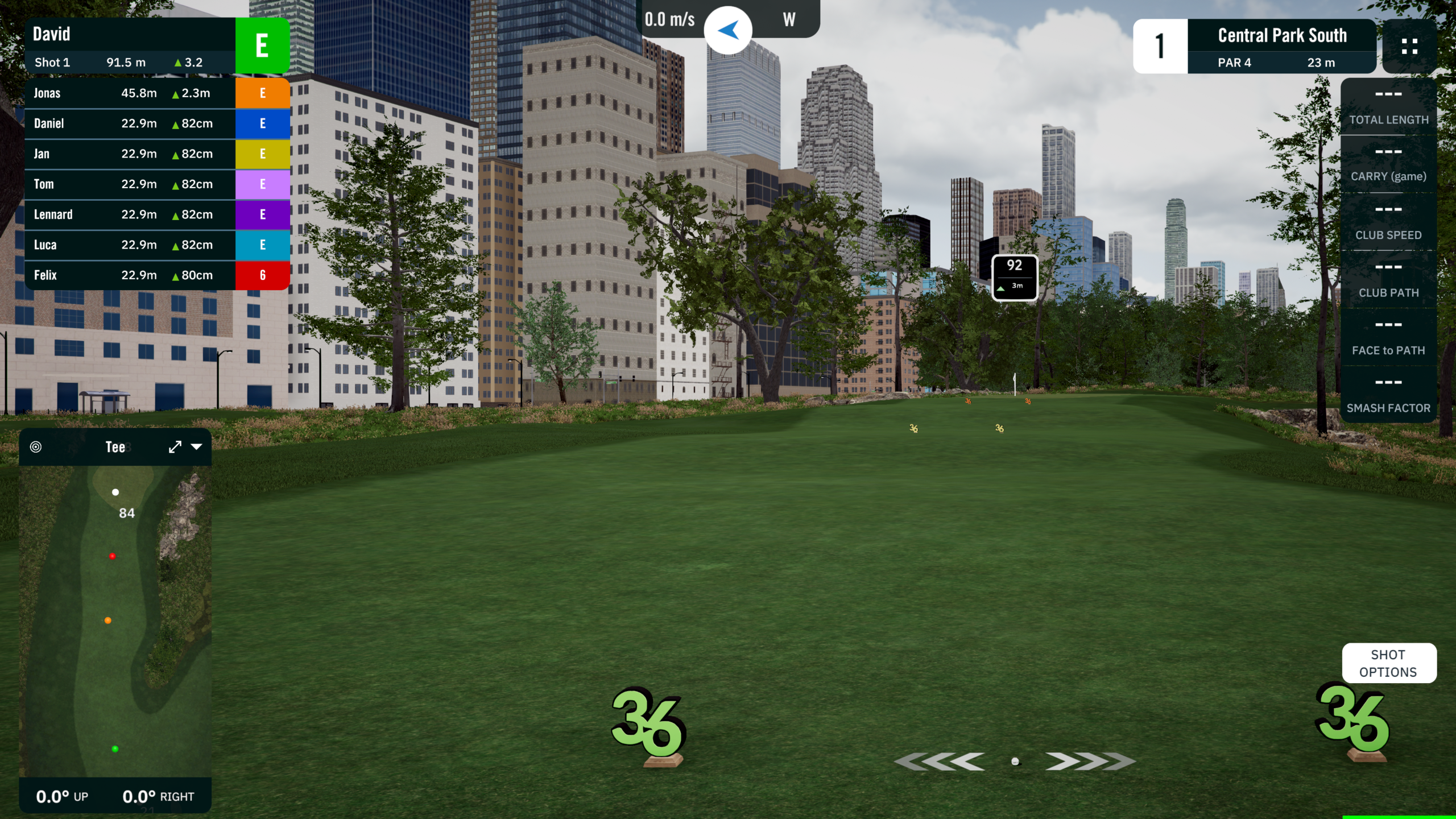Open the Shot Options panel
Image resolution: width=1456 pixels, height=819 pixels.
(x=1388, y=663)
